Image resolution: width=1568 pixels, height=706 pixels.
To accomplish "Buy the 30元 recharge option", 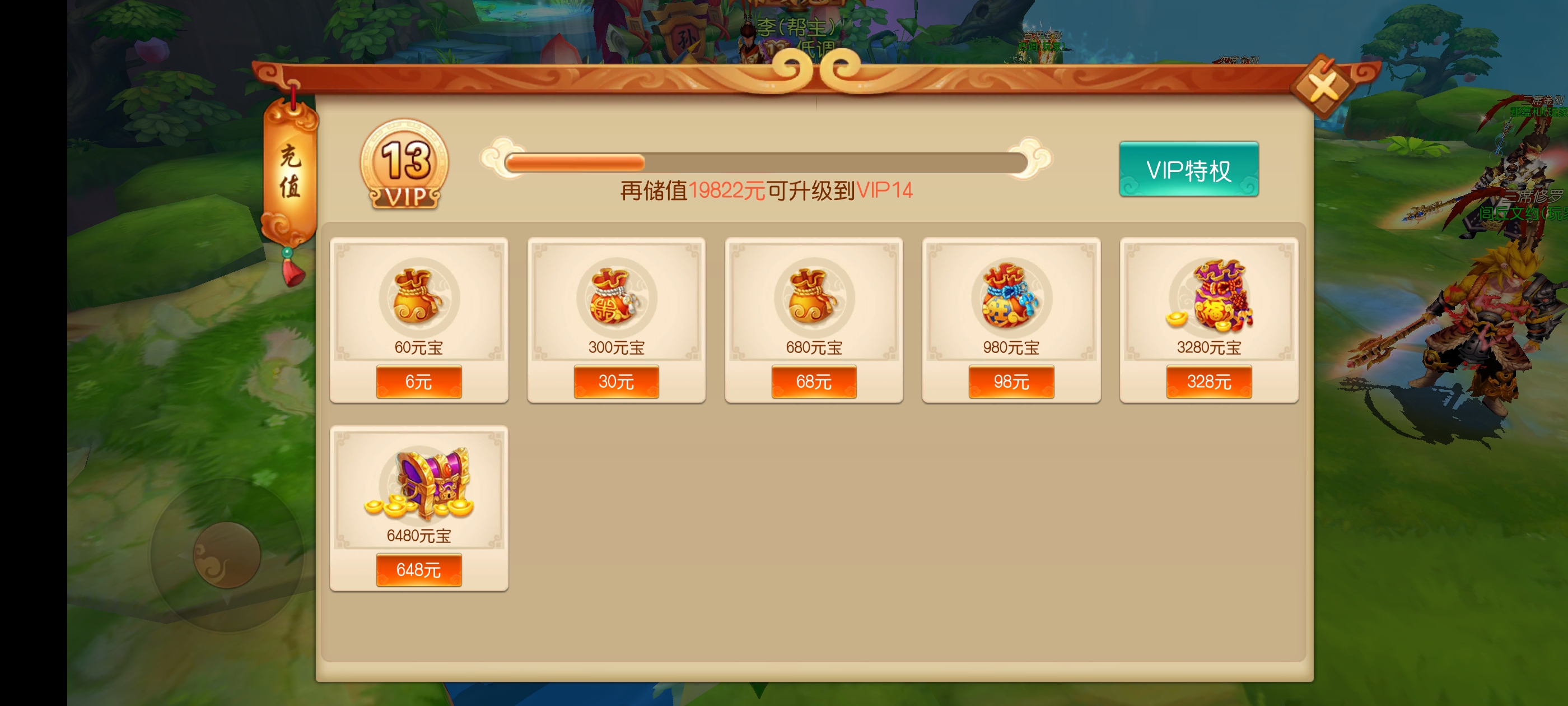I will (x=616, y=382).
